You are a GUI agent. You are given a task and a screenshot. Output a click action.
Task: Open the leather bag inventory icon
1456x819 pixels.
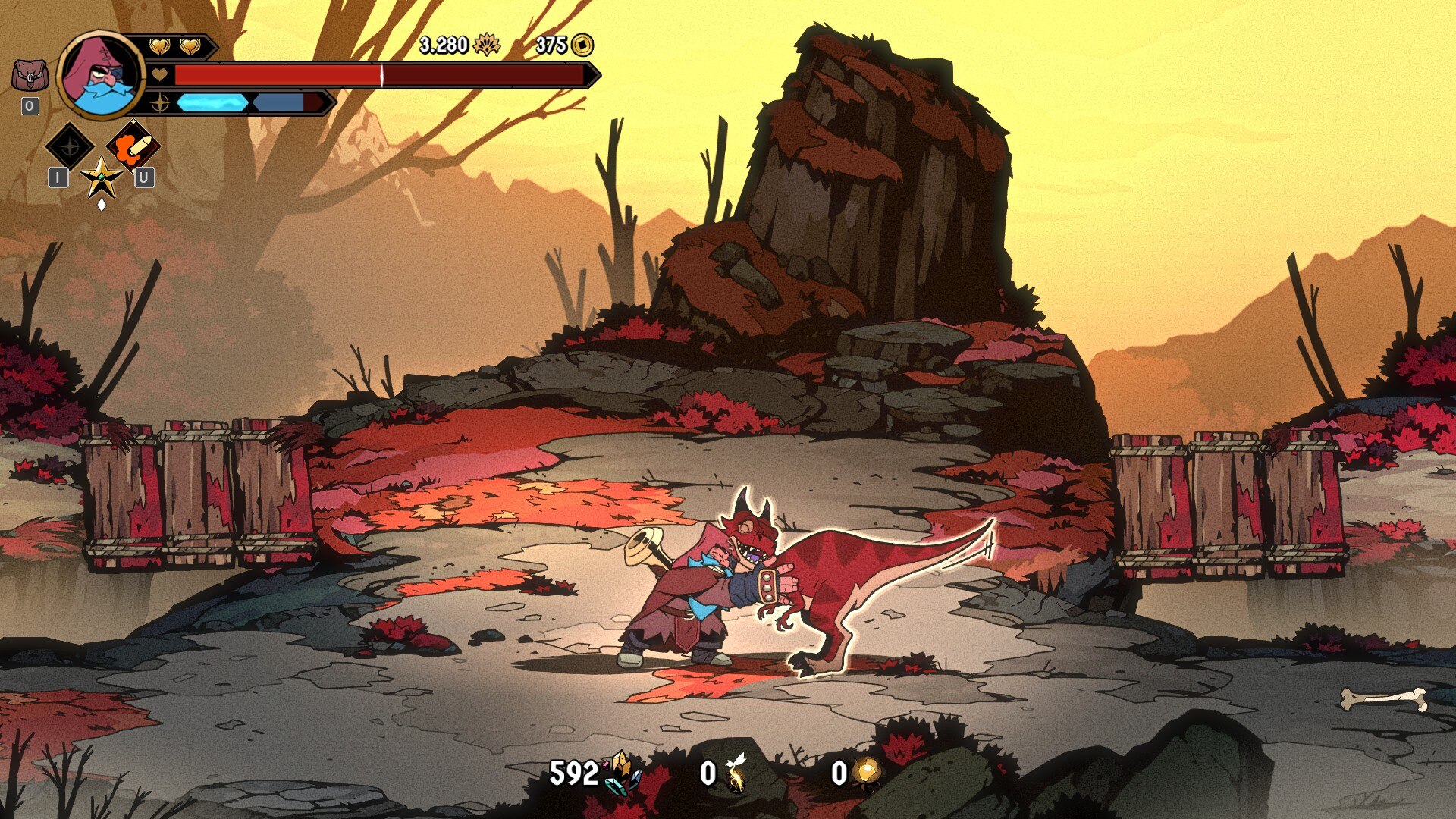(30, 76)
